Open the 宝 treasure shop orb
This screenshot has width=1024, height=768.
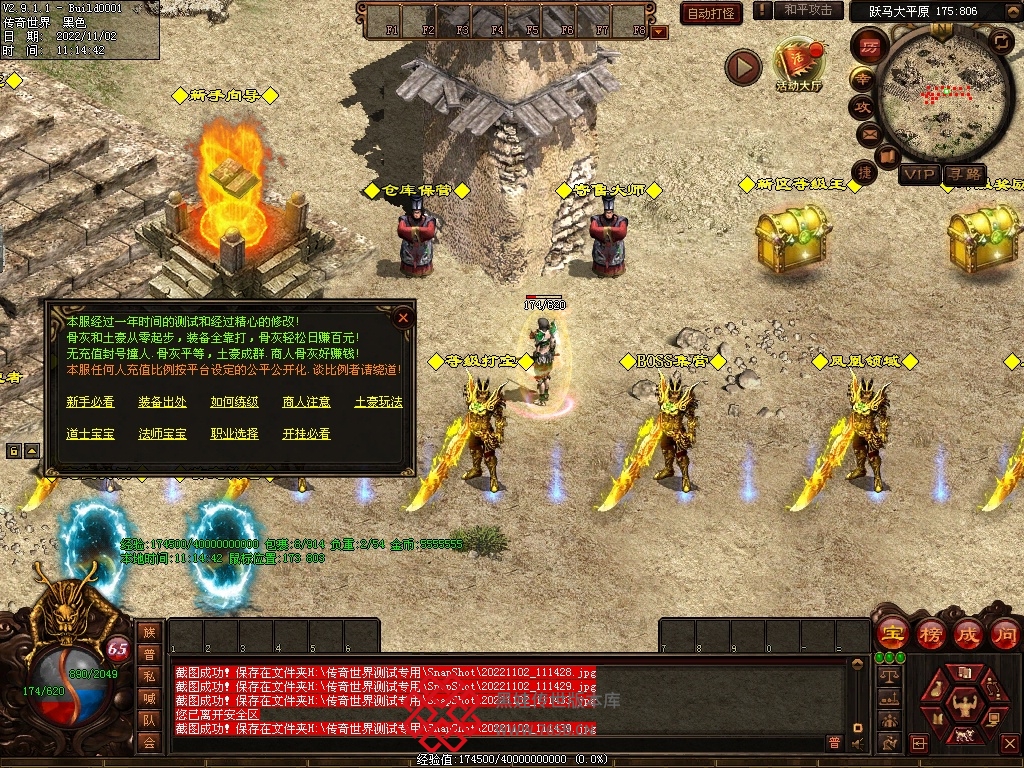pyautogui.click(x=891, y=633)
